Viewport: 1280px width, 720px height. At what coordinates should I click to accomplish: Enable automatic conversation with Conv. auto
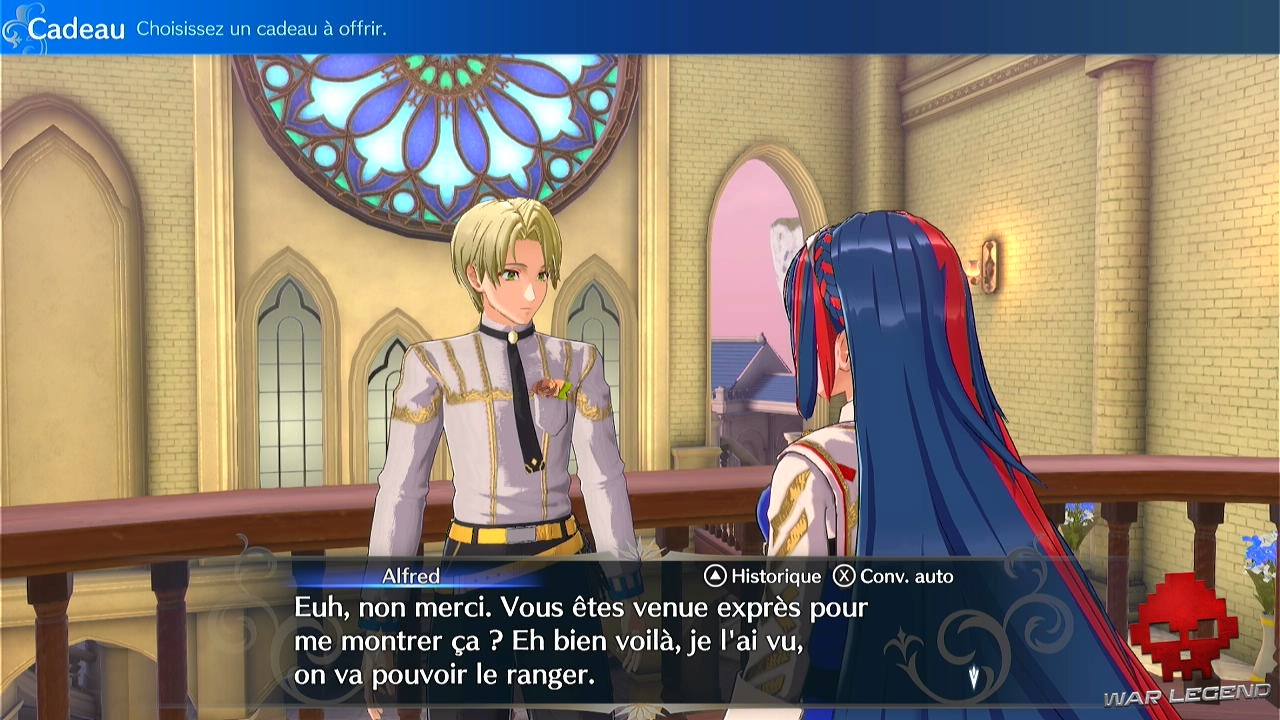[x=908, y=576]
